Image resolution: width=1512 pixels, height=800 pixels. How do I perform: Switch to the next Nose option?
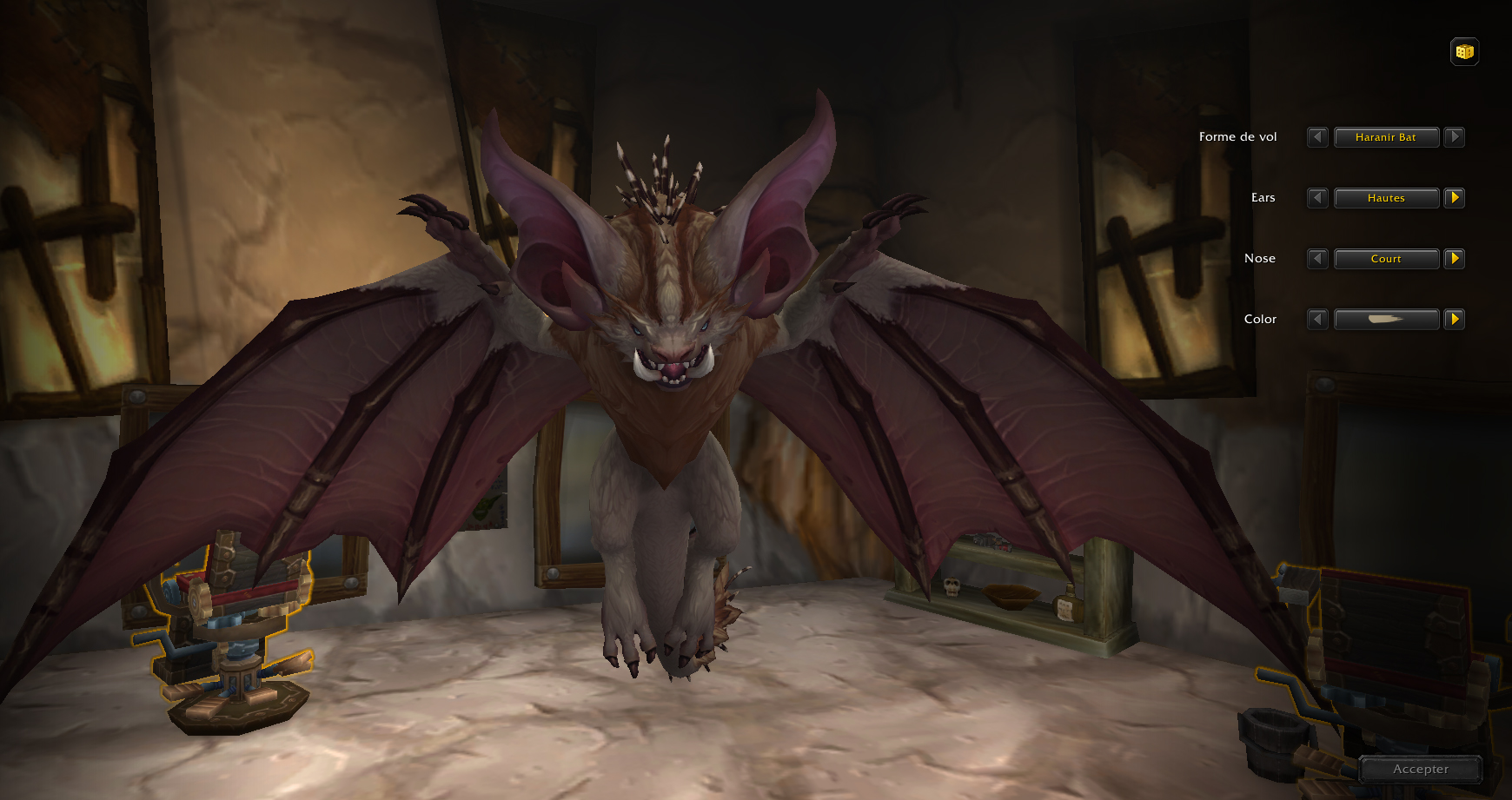pos(1455,259)
